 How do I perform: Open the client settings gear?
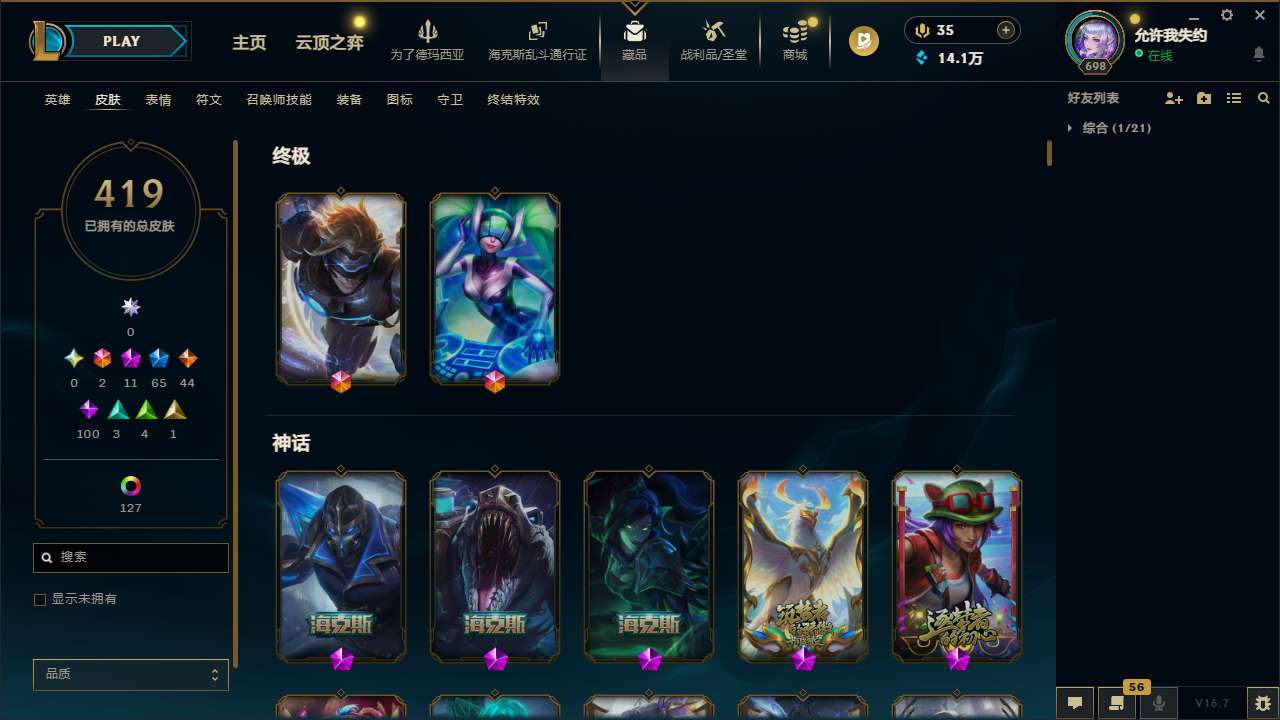1226,15
